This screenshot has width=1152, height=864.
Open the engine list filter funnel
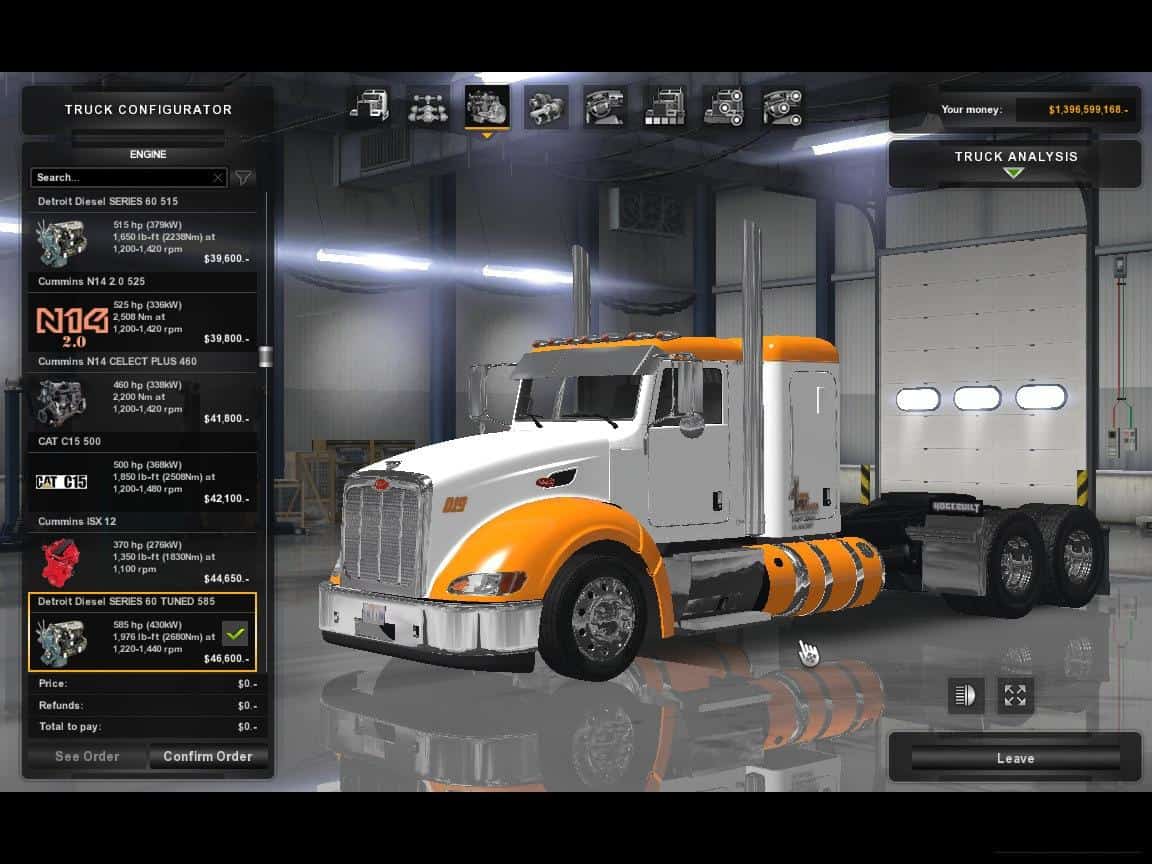coord(243,178)
